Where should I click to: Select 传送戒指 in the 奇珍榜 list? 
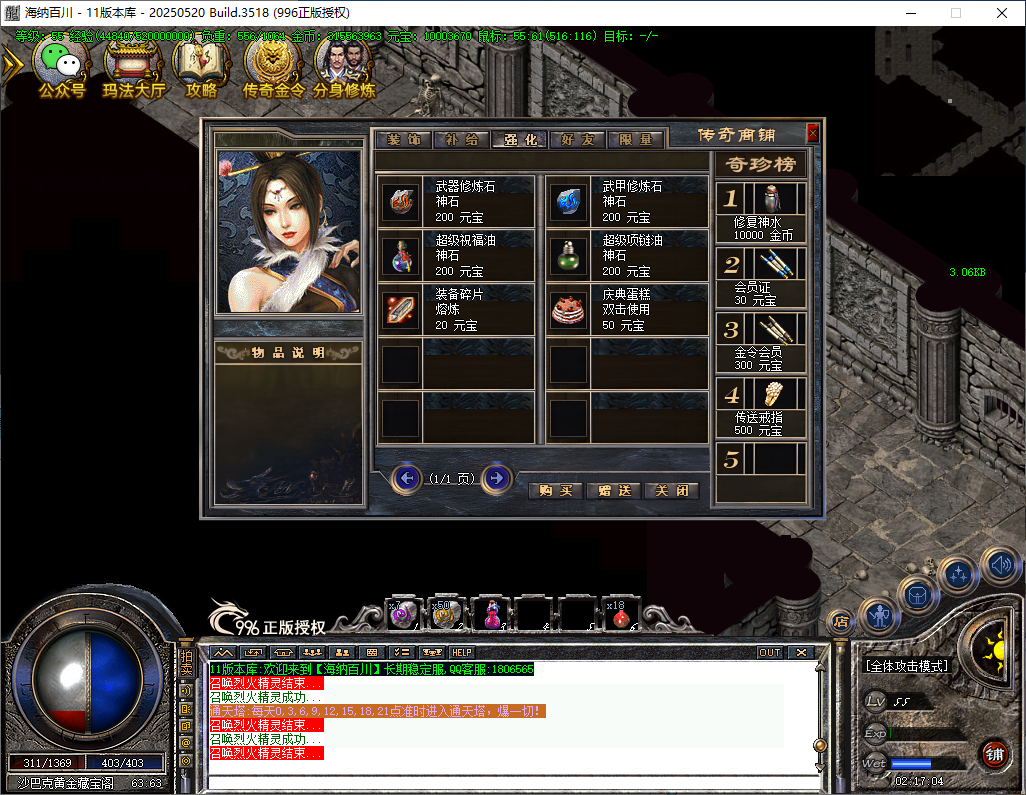pos(761,407)
